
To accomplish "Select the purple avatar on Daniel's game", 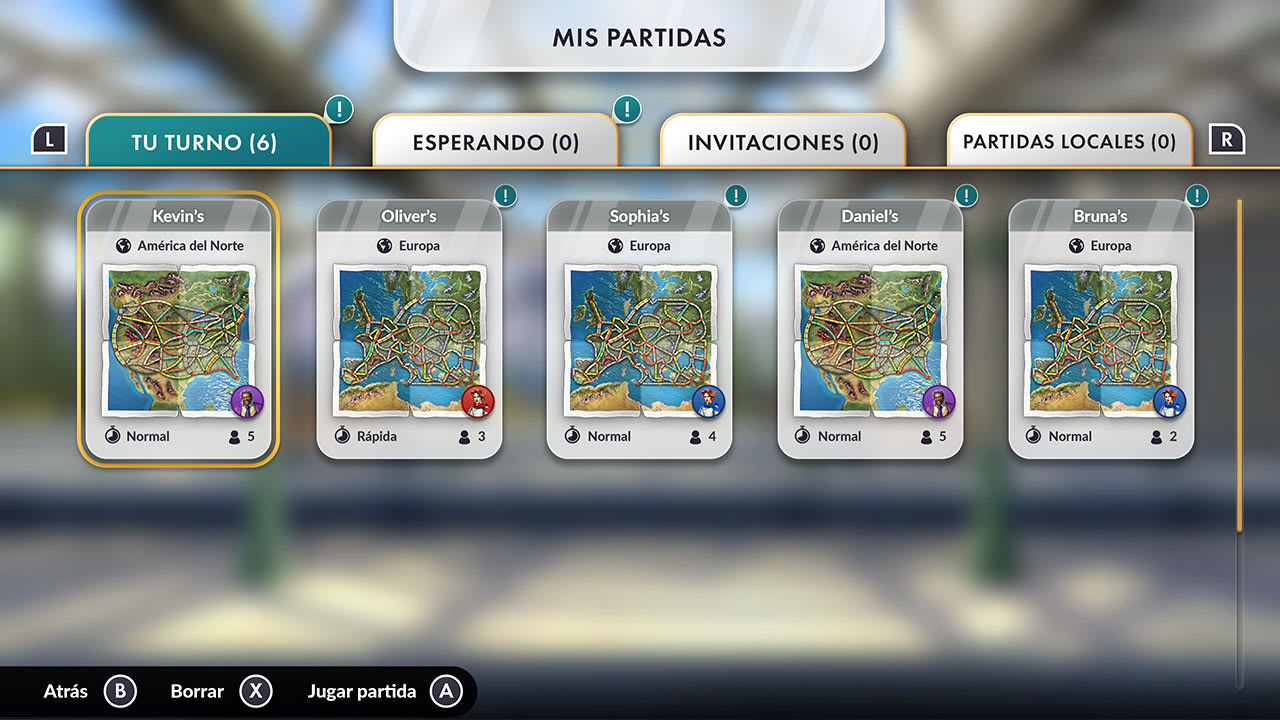I will point(939,402).
